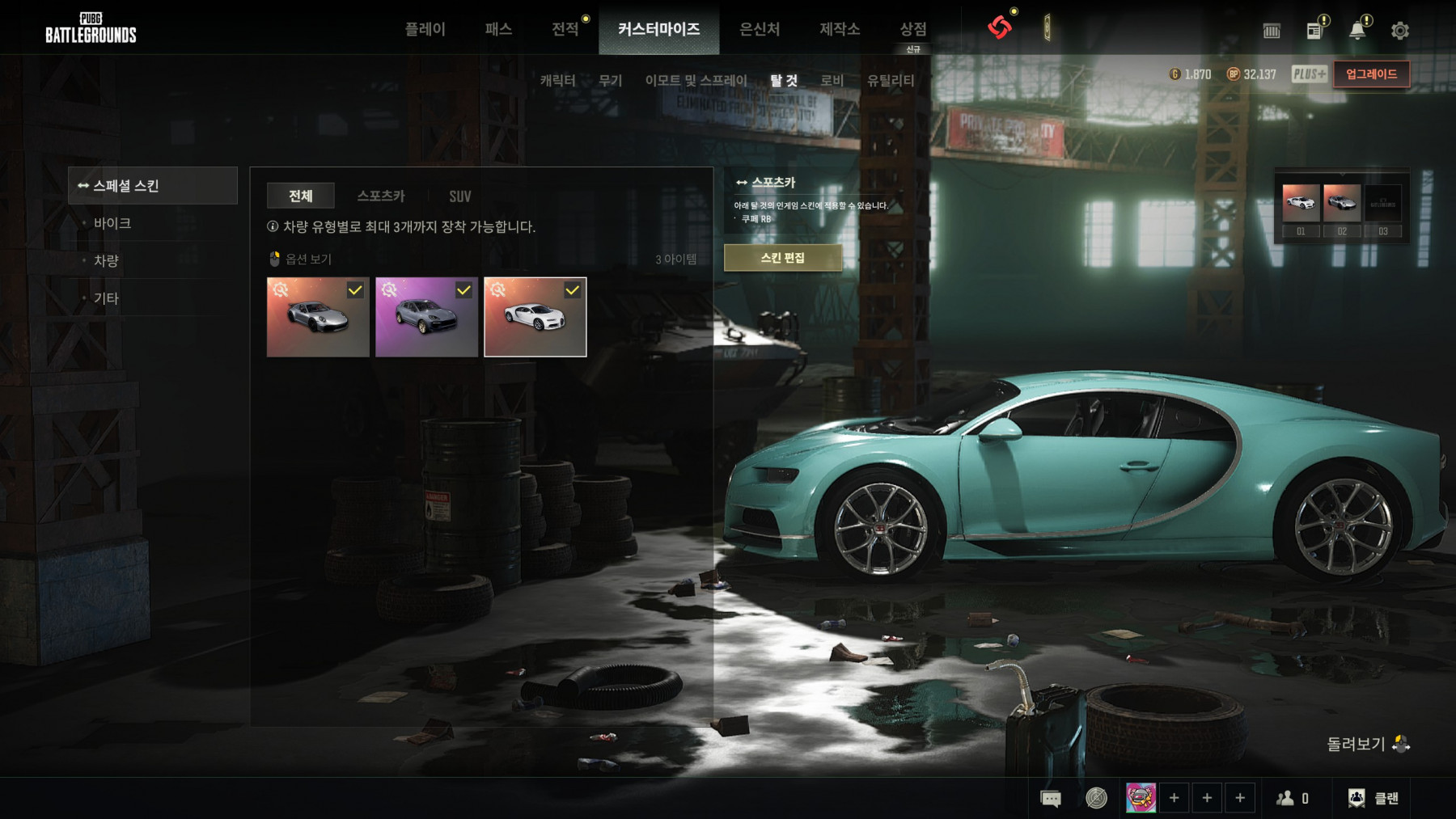Switch to the 무기 (Weapons) sub-tab
The image size is (1456, 819).
pyautogui.click(x=610, y=80)
